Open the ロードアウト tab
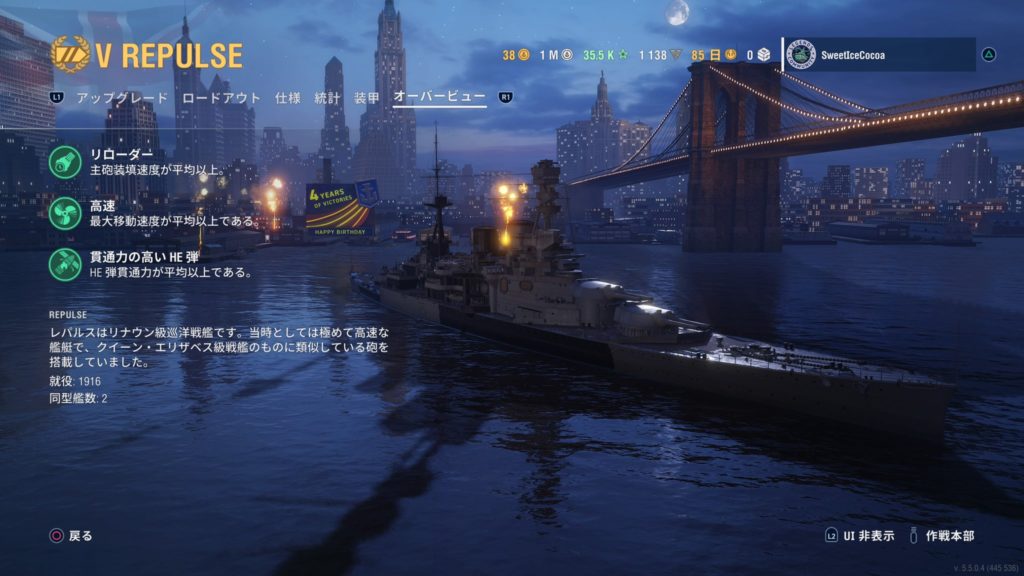1024x576 pixels. coord(221,98)
